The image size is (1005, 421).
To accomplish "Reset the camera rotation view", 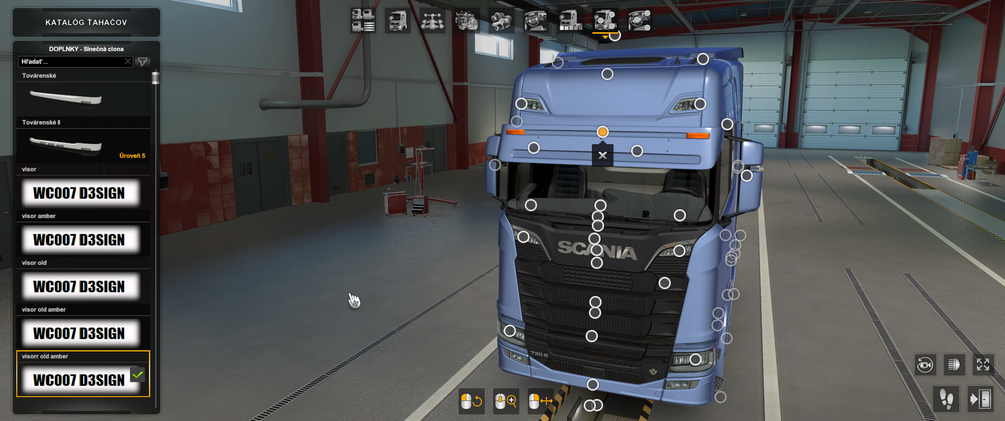I will click(925, 365).
